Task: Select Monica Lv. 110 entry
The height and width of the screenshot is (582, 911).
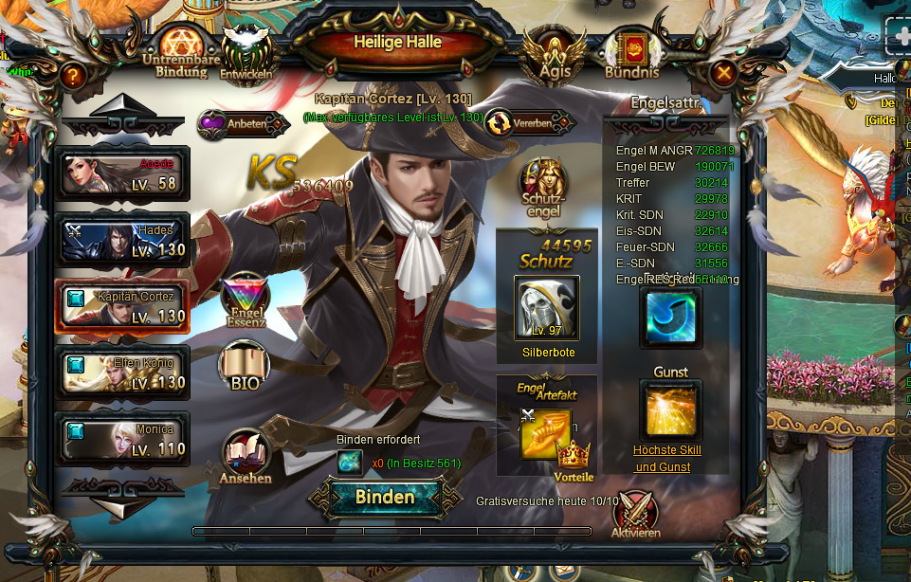Action: (x=122, y=439)
